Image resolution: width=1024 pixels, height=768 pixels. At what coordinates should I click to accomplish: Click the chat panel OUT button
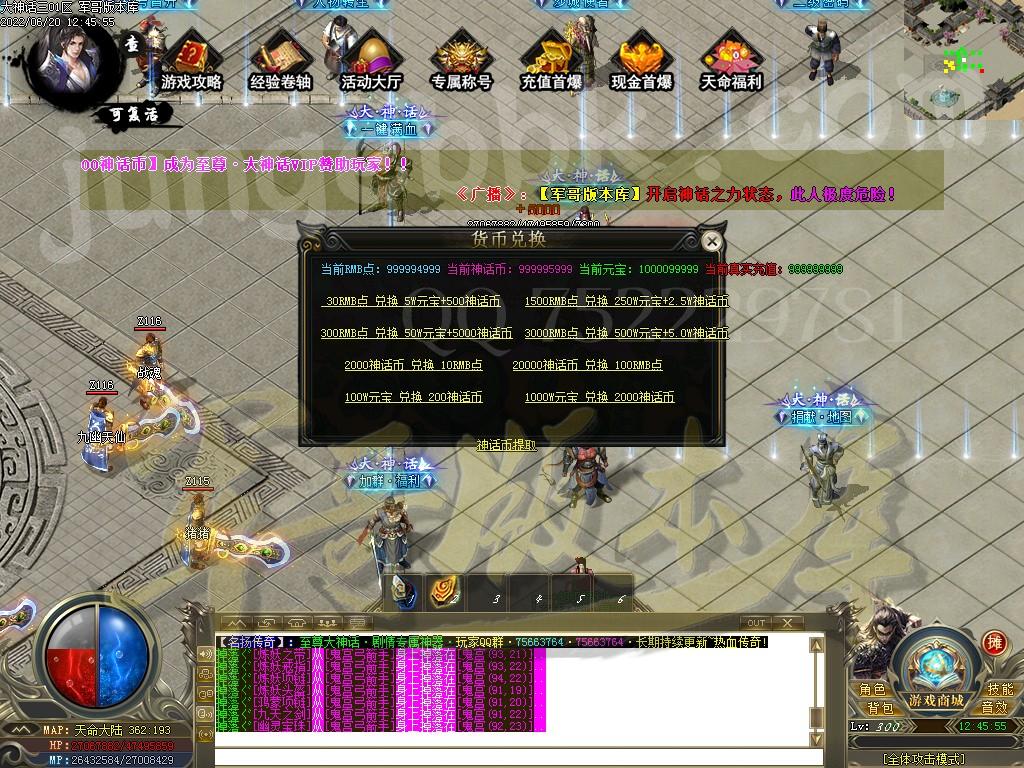(757, 623)
